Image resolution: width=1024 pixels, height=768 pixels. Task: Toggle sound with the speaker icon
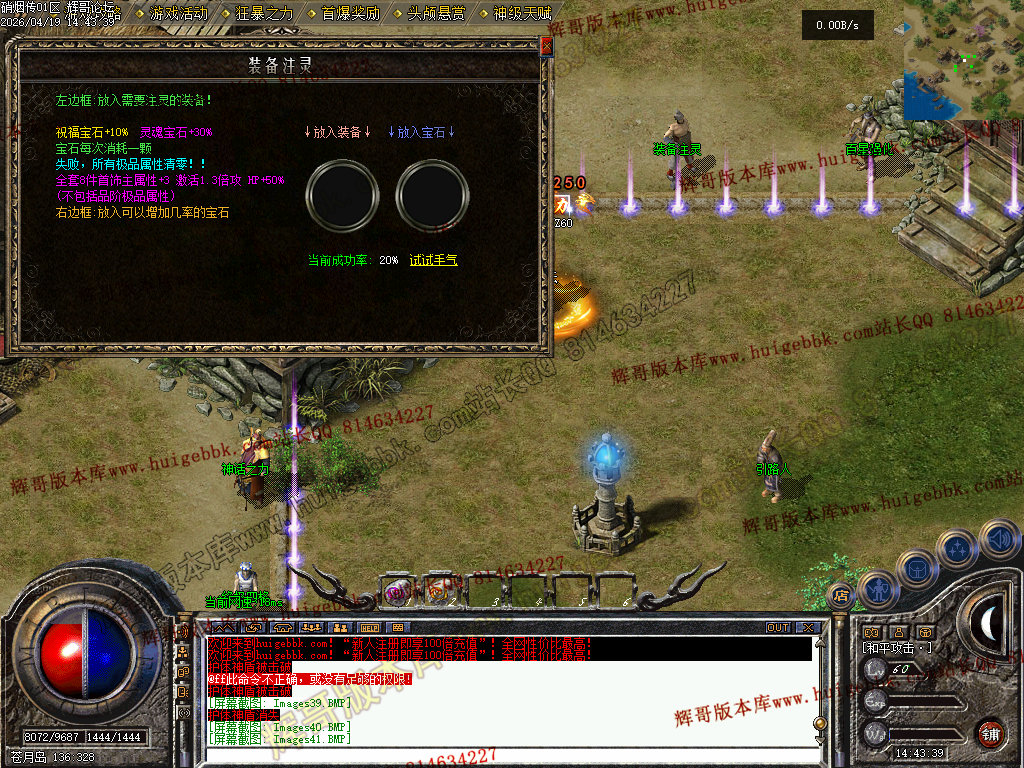pyautogui.click(x=1000, y=539)
